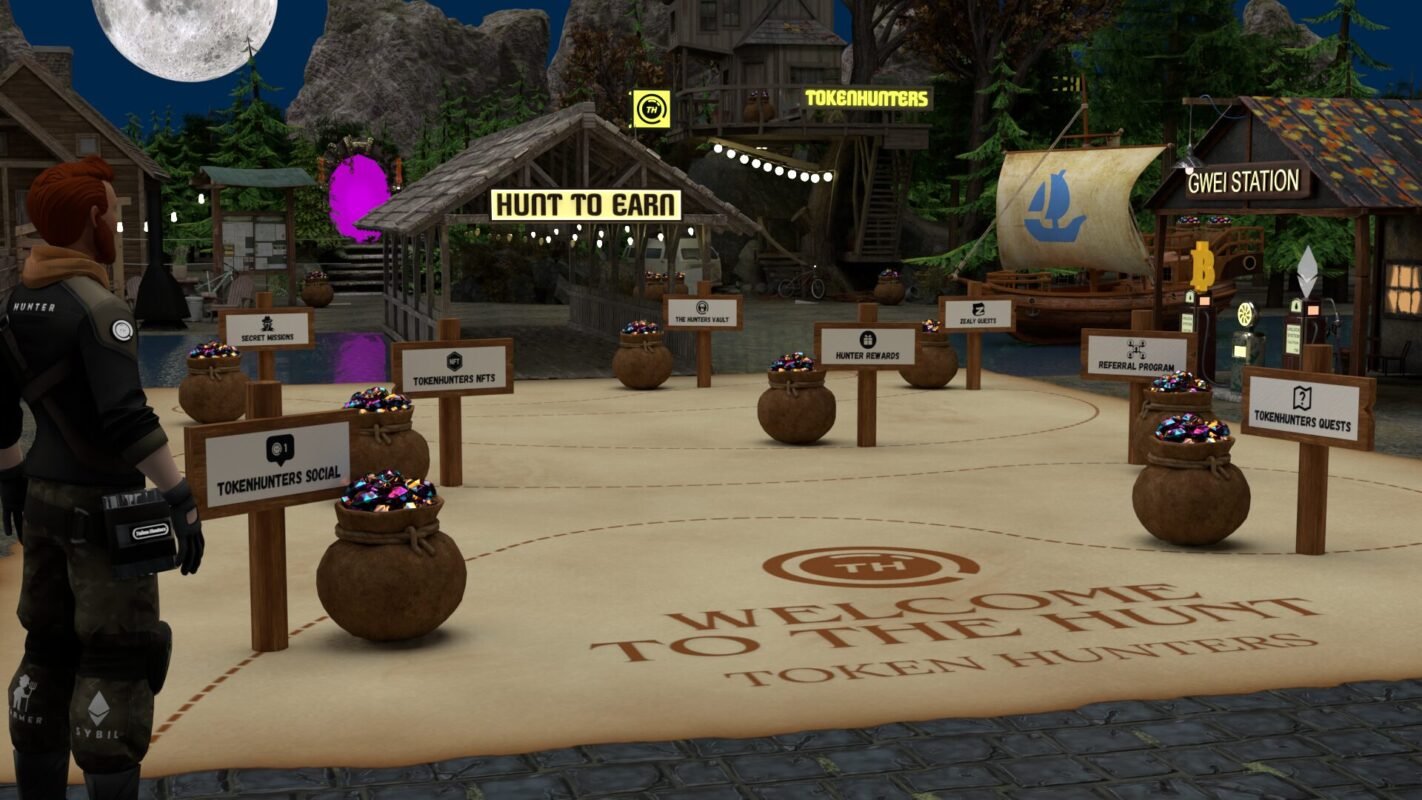The width and height of the screenshot is (1422, 800).
Task: Choose The Hunters Vault sign
Action: point(702,312)
